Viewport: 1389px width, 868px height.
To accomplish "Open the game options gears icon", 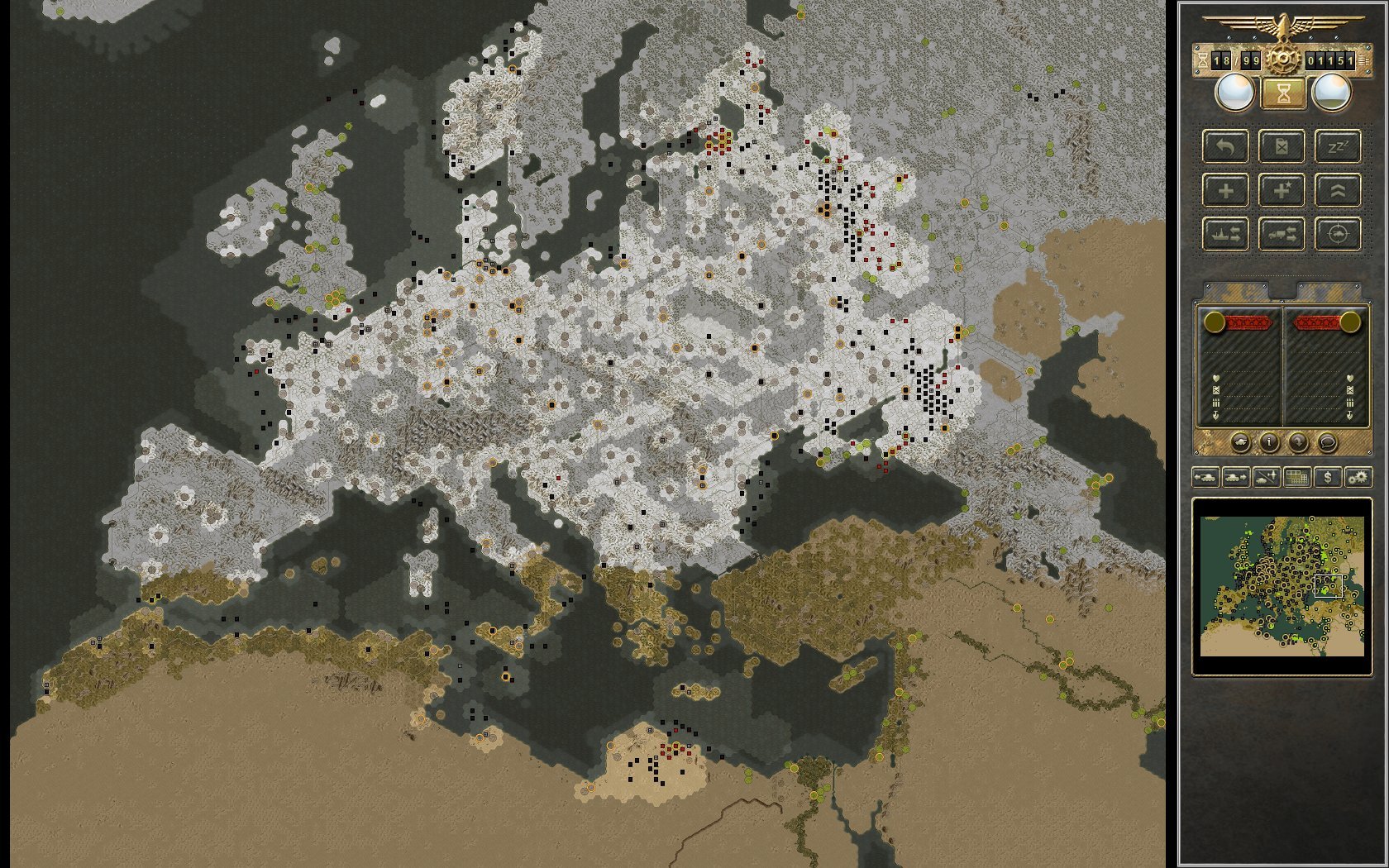I will [1357, 477].
